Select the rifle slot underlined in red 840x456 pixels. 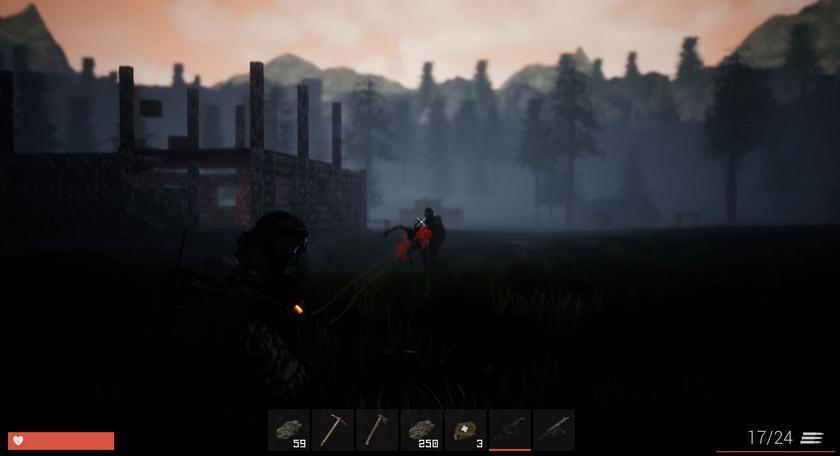509,429
